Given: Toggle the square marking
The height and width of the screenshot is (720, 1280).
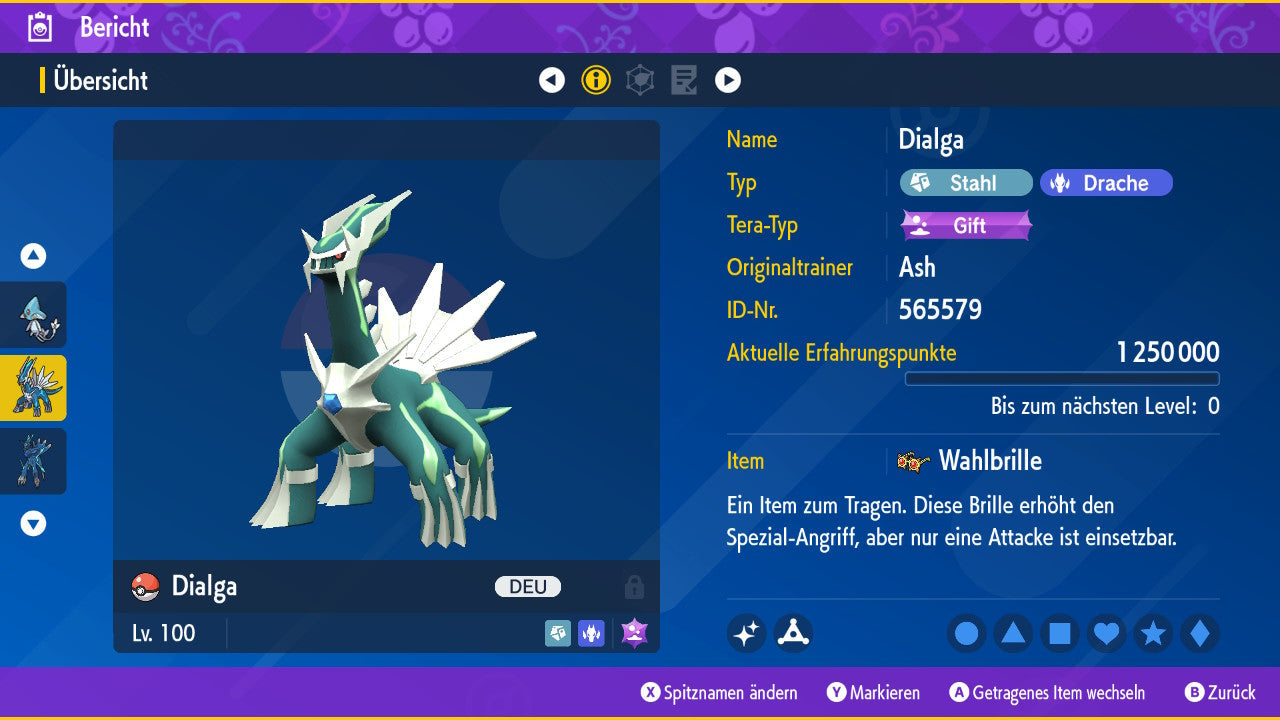Looking at the screenshot, I should [1060, 633].
